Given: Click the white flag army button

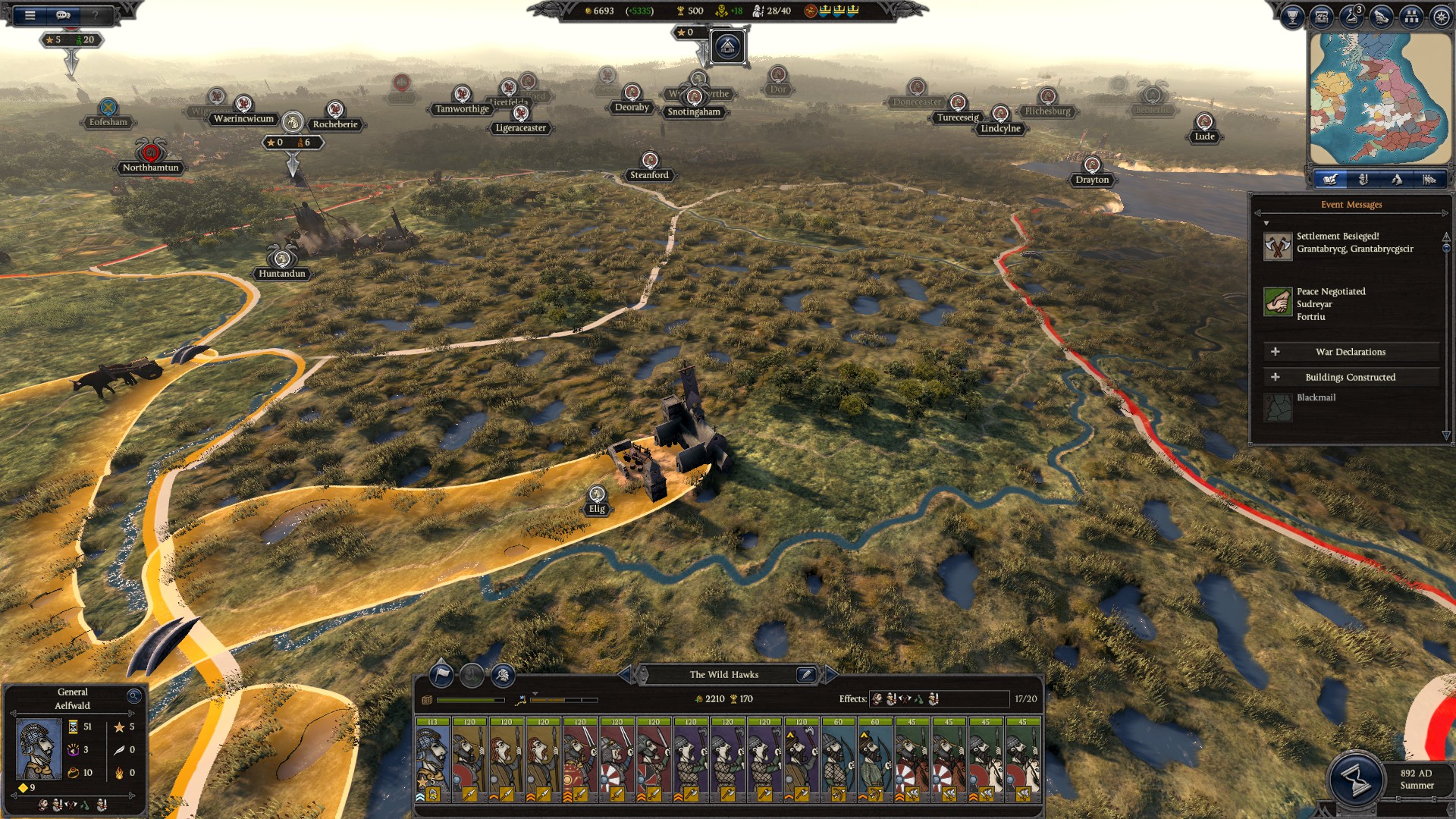Looking at the screenshot, I should tap(441, 674).
